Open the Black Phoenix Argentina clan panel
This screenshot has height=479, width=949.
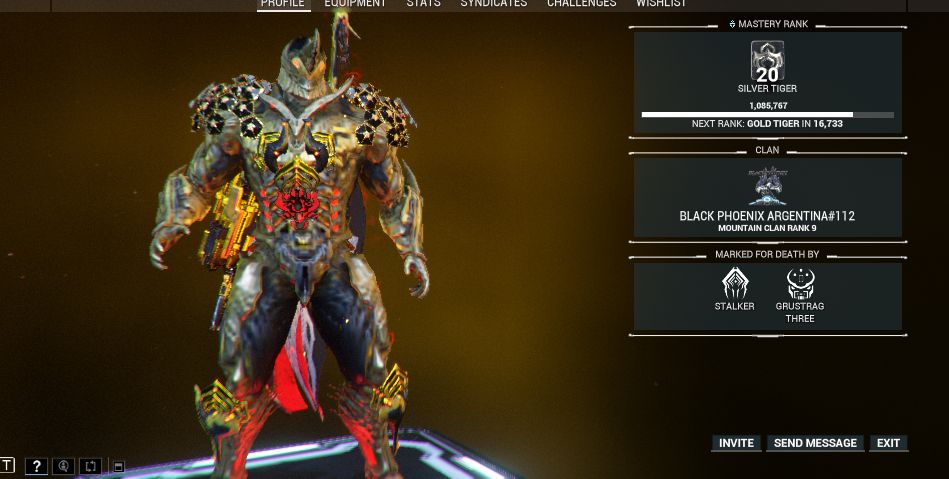pos(767,198)
